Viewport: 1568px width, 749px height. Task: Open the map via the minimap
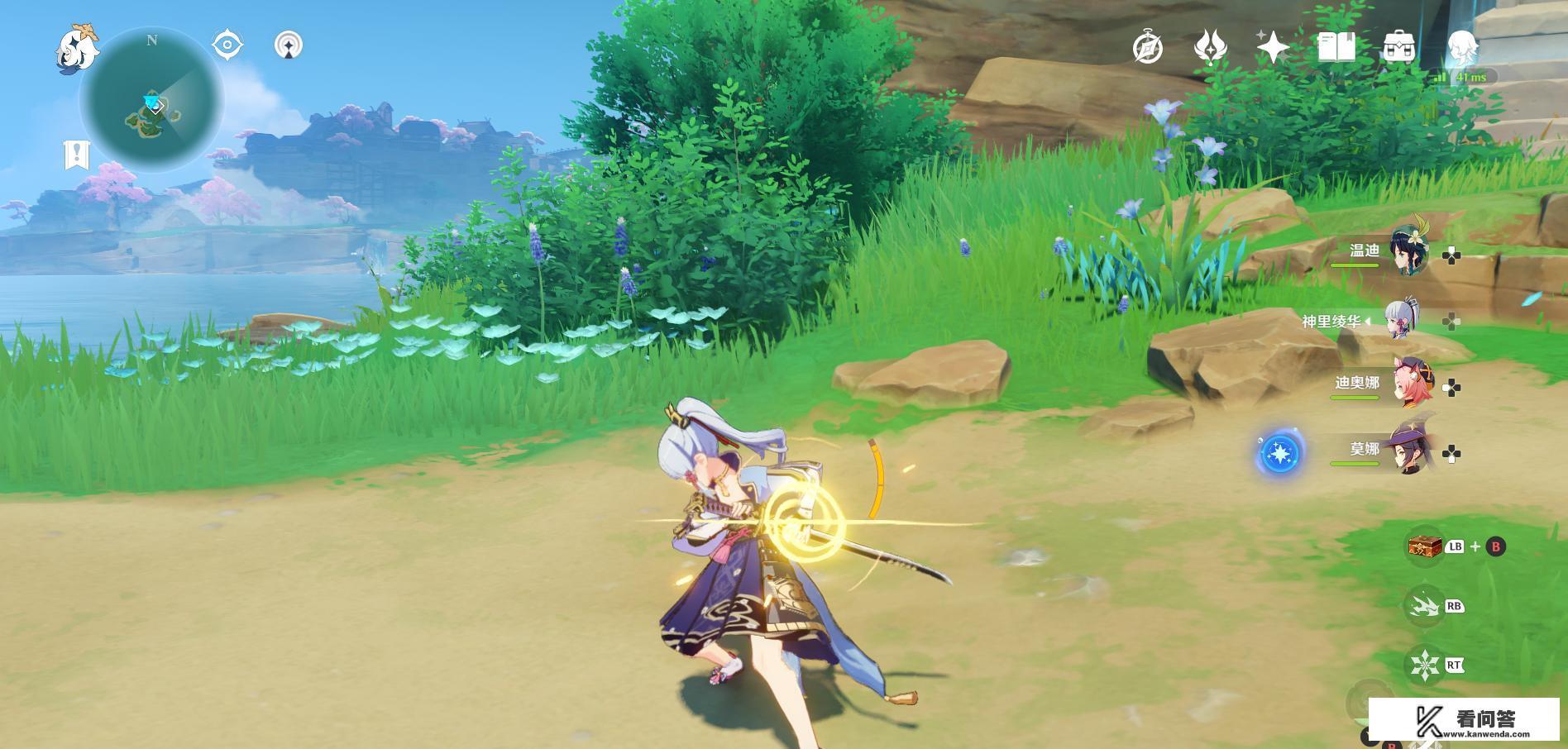[152, 100]
